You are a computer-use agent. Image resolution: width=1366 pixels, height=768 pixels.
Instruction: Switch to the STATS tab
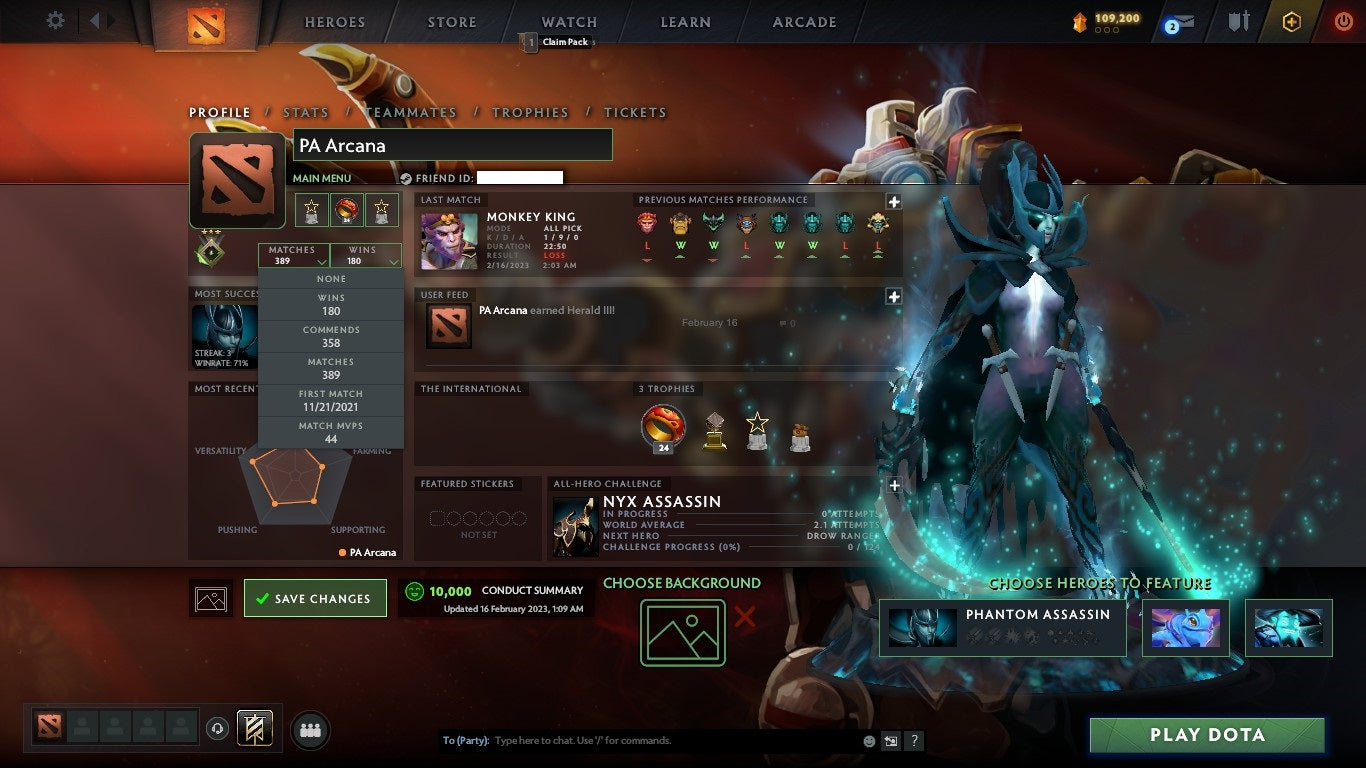tap(305, 112)
